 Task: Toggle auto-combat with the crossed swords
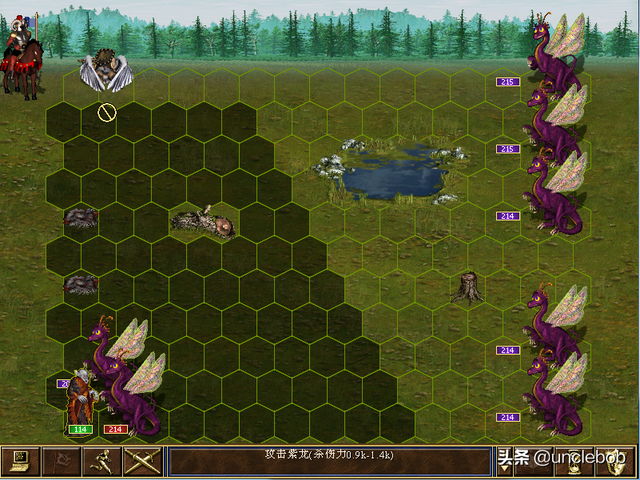(x=141, y=461)
